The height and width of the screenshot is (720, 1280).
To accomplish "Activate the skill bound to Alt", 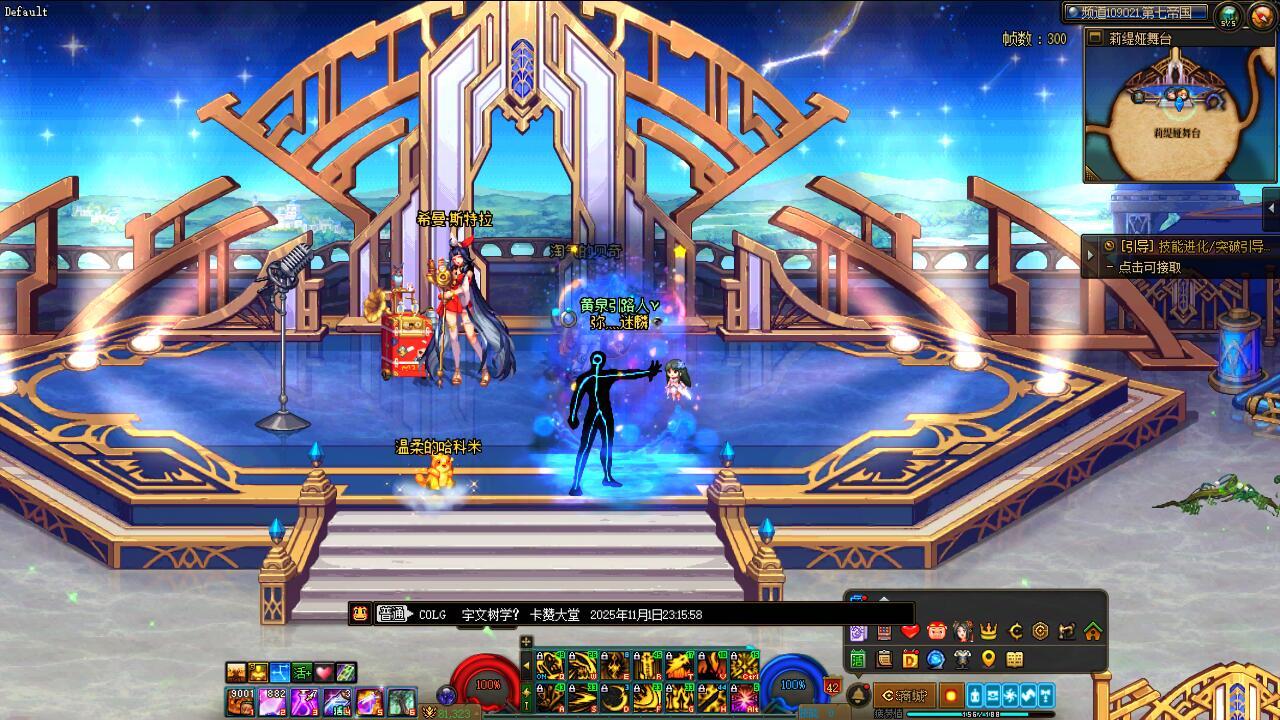I will [x=744, y=698].
